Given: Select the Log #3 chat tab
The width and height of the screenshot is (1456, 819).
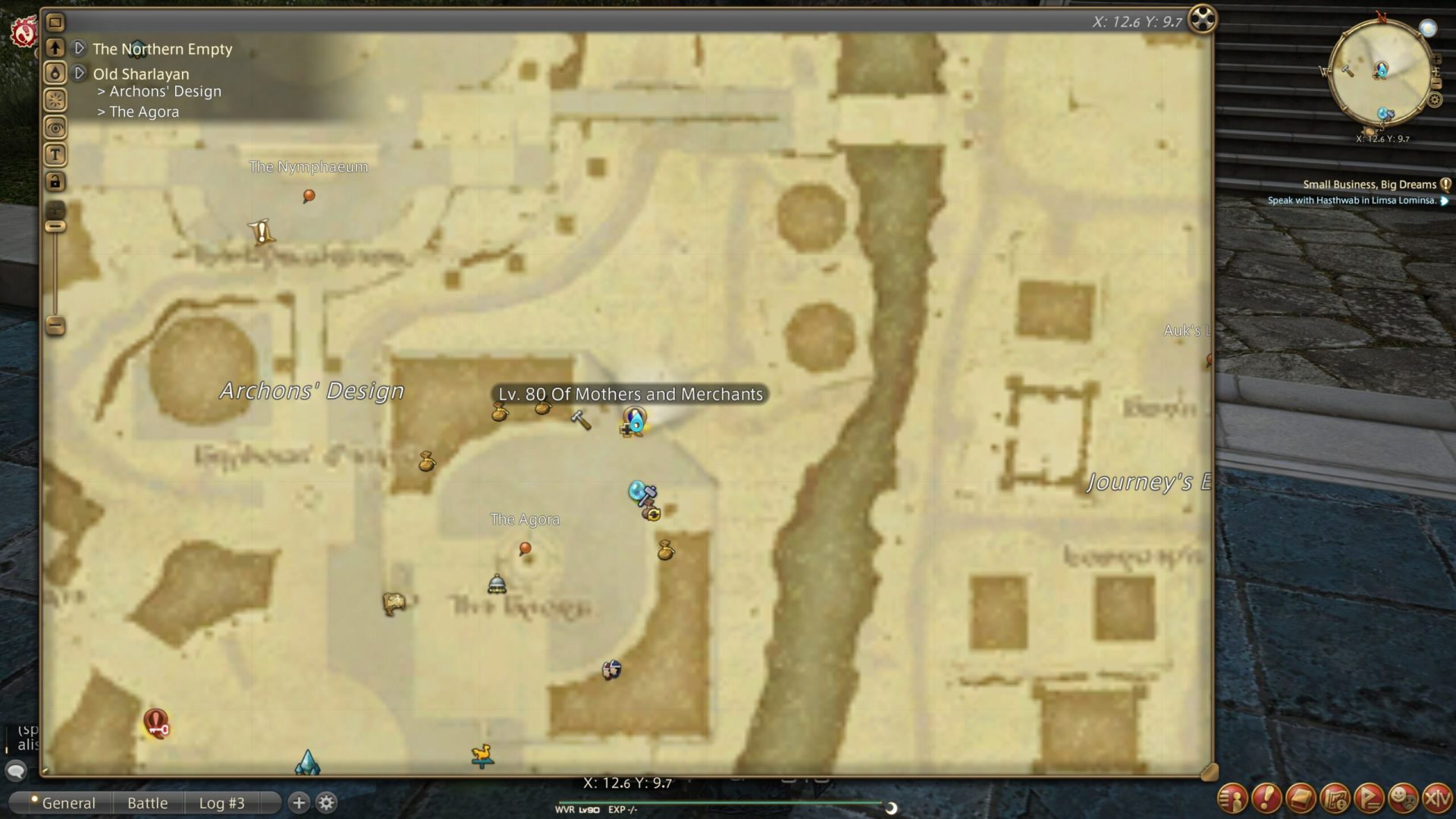Looking at the screenshot, I should pyautogui.click(x=221, y=802).
